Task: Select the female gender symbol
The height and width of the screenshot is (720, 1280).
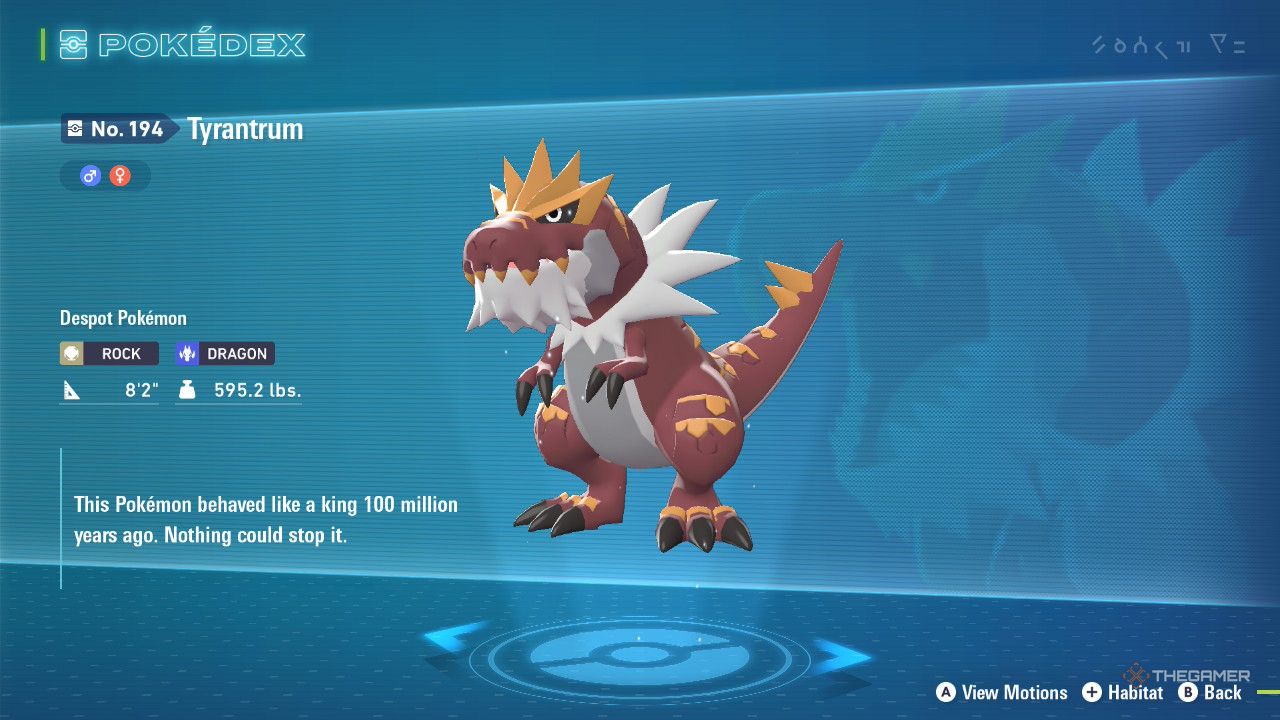Action: 120,177
